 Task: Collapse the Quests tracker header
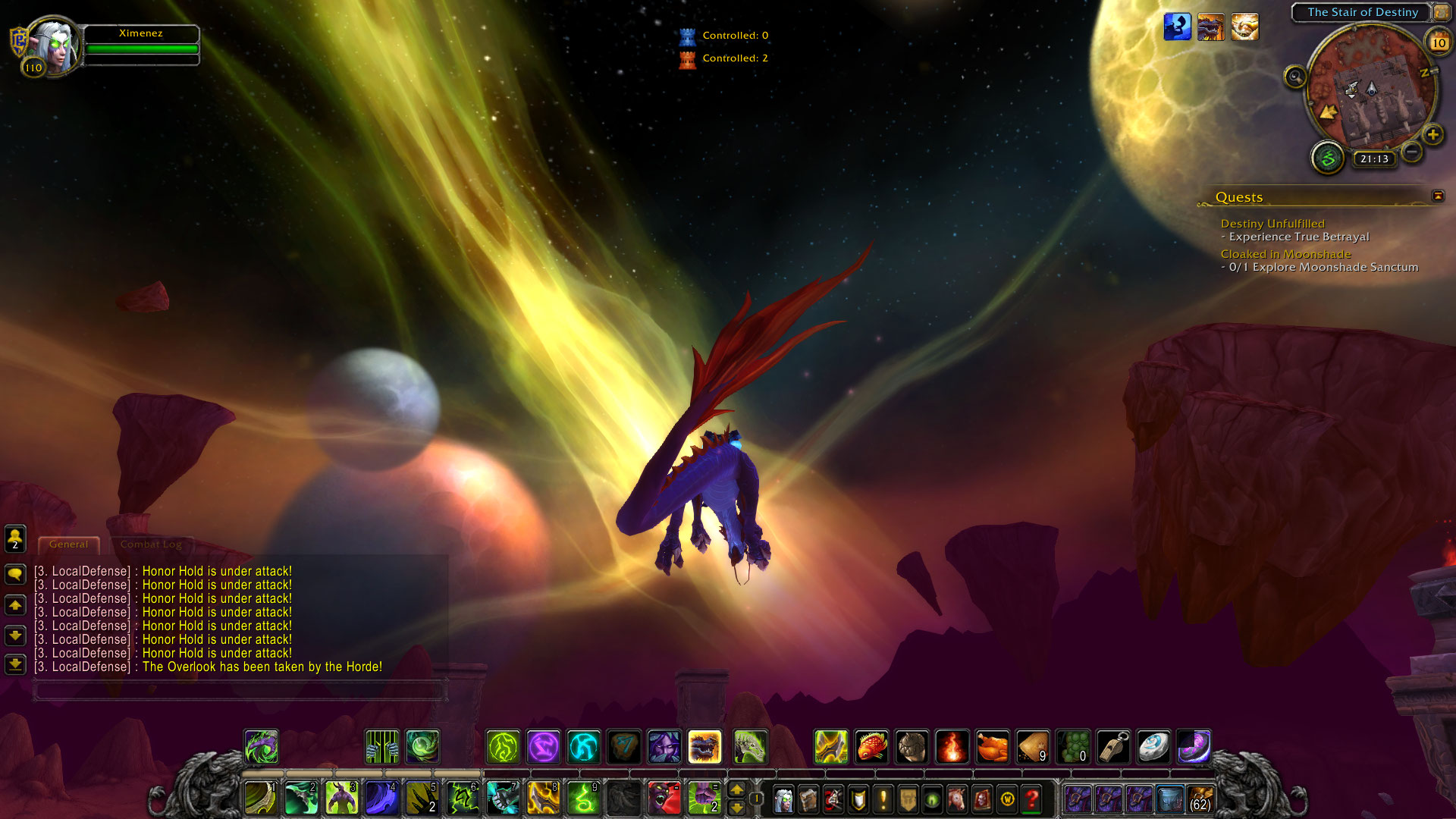click(x=1437, y=196)
